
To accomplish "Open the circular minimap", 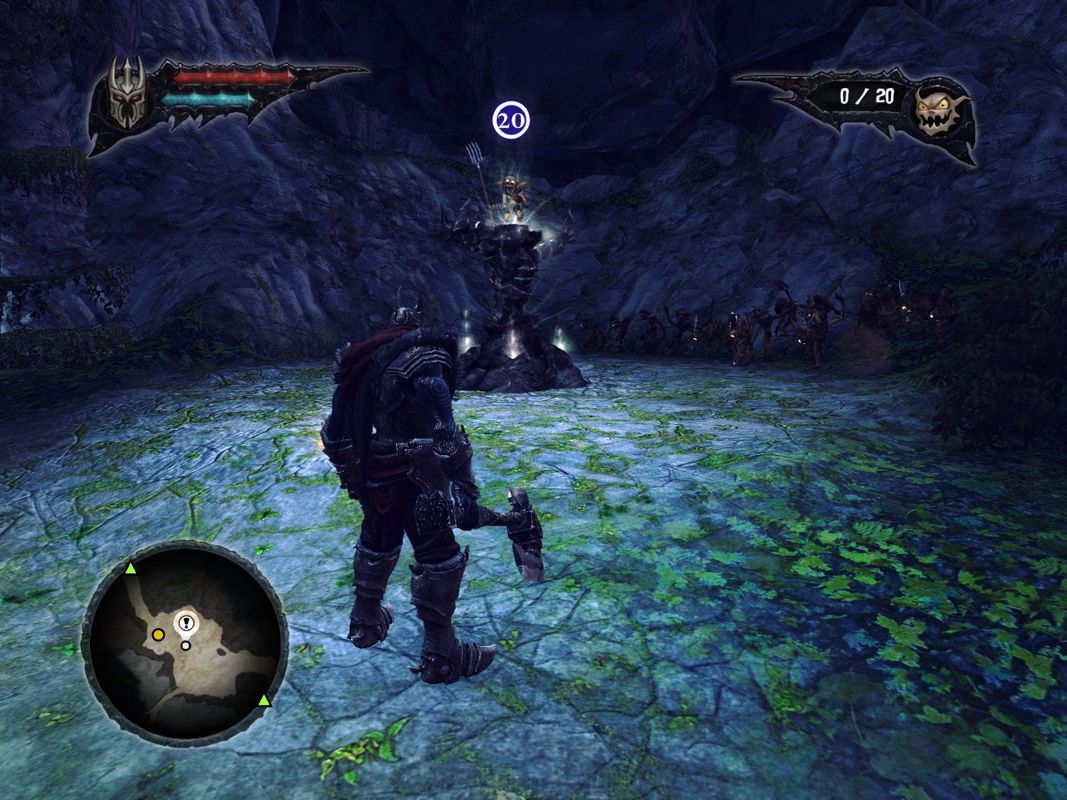I will click(x=185, y=642).
